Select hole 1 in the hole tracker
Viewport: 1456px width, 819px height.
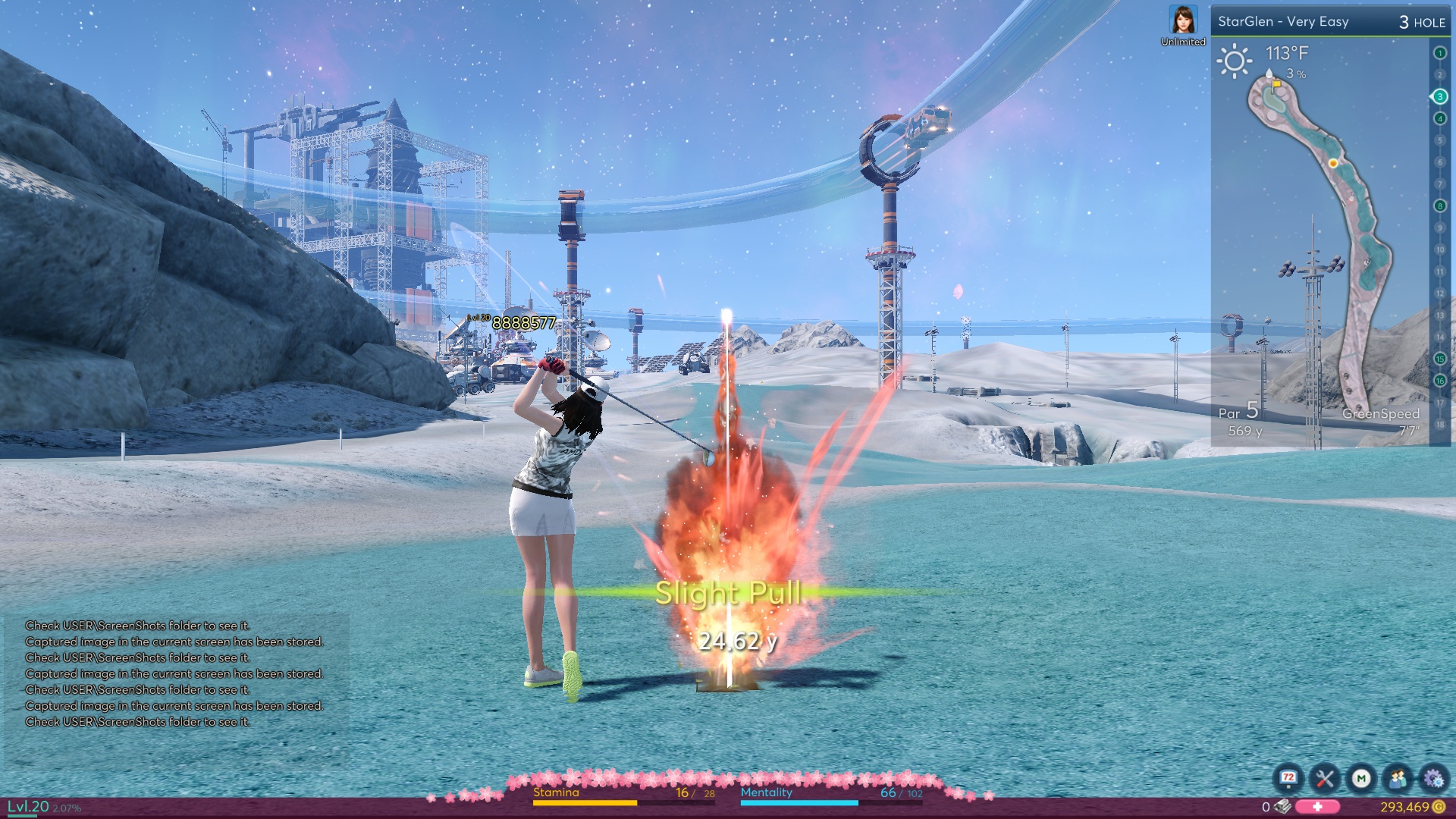[x=1439, y=53]
